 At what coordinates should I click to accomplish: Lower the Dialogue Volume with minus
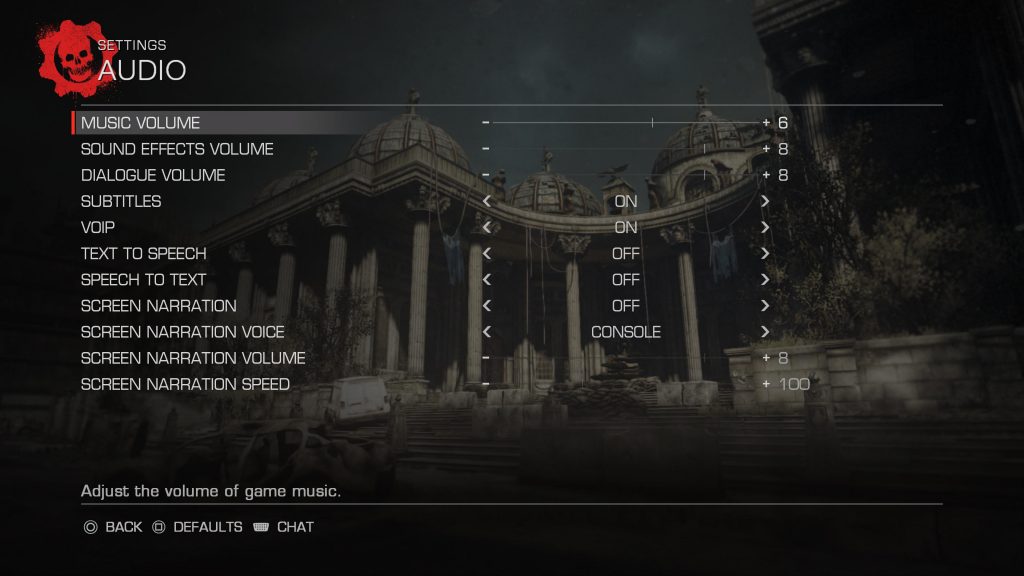(486, 175)
